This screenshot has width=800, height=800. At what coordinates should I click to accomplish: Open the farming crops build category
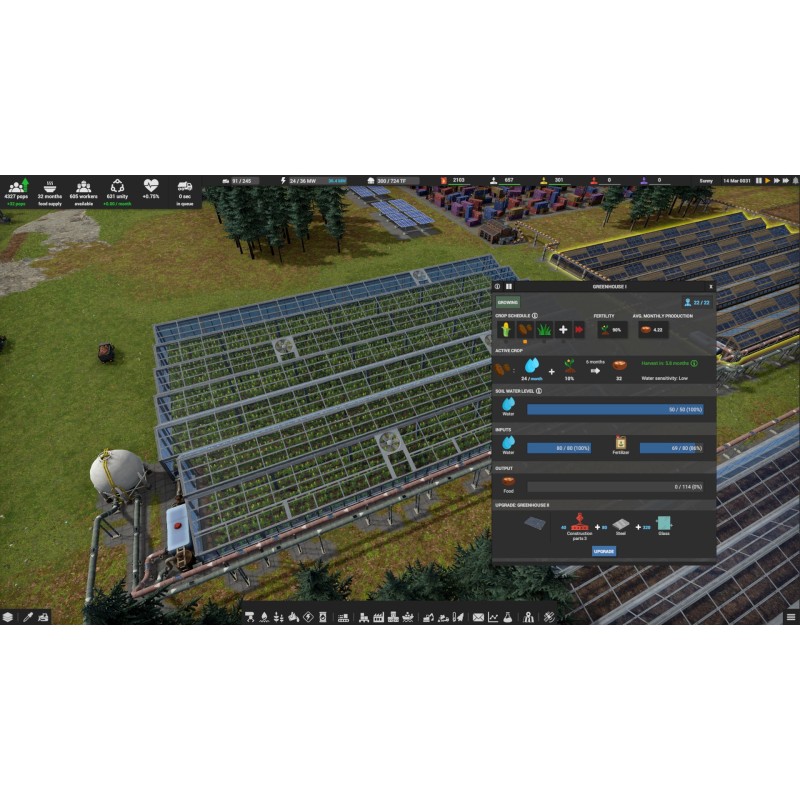point(278,617)
